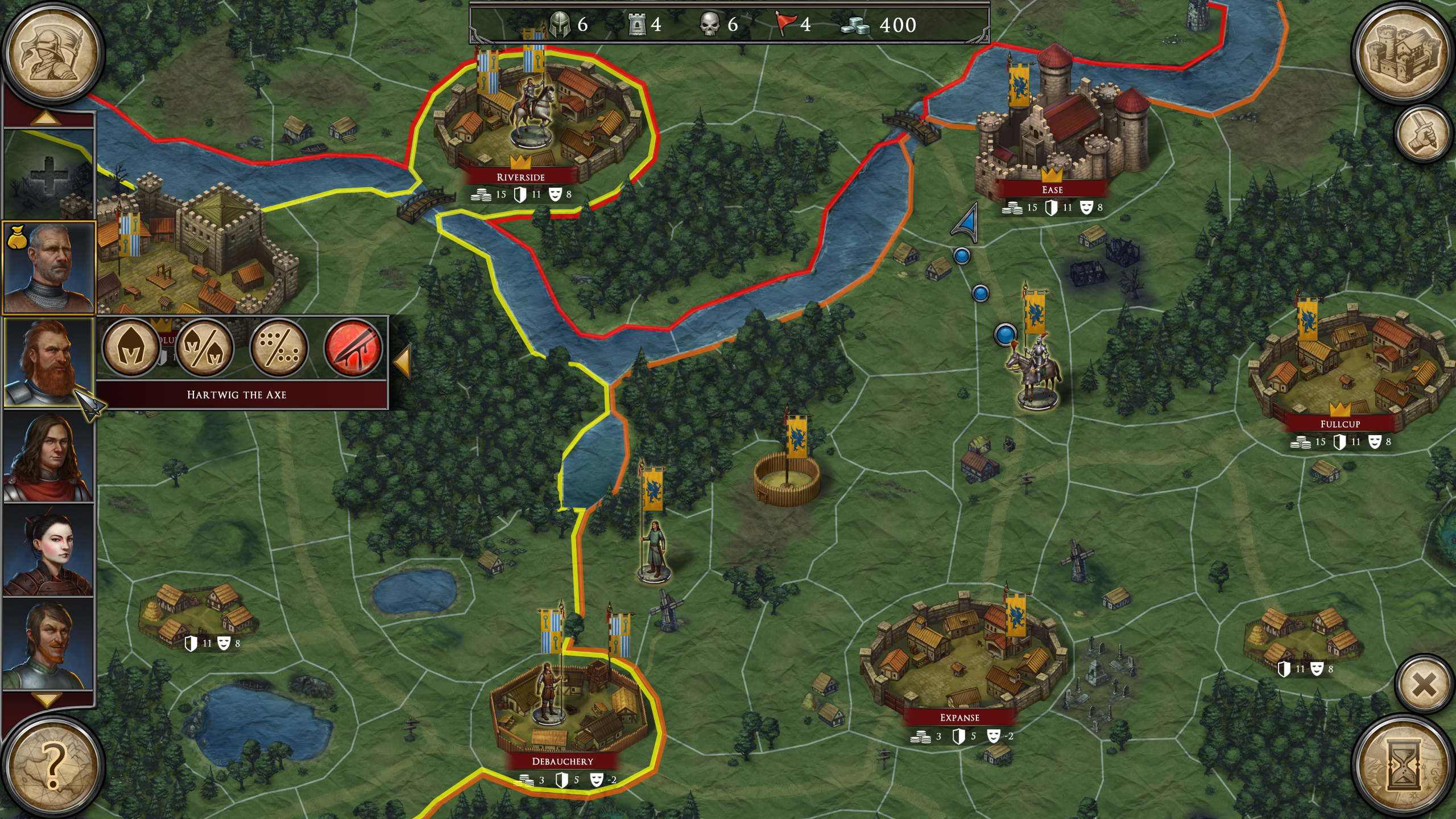Select Hartwig the Axe portrait

49,362
